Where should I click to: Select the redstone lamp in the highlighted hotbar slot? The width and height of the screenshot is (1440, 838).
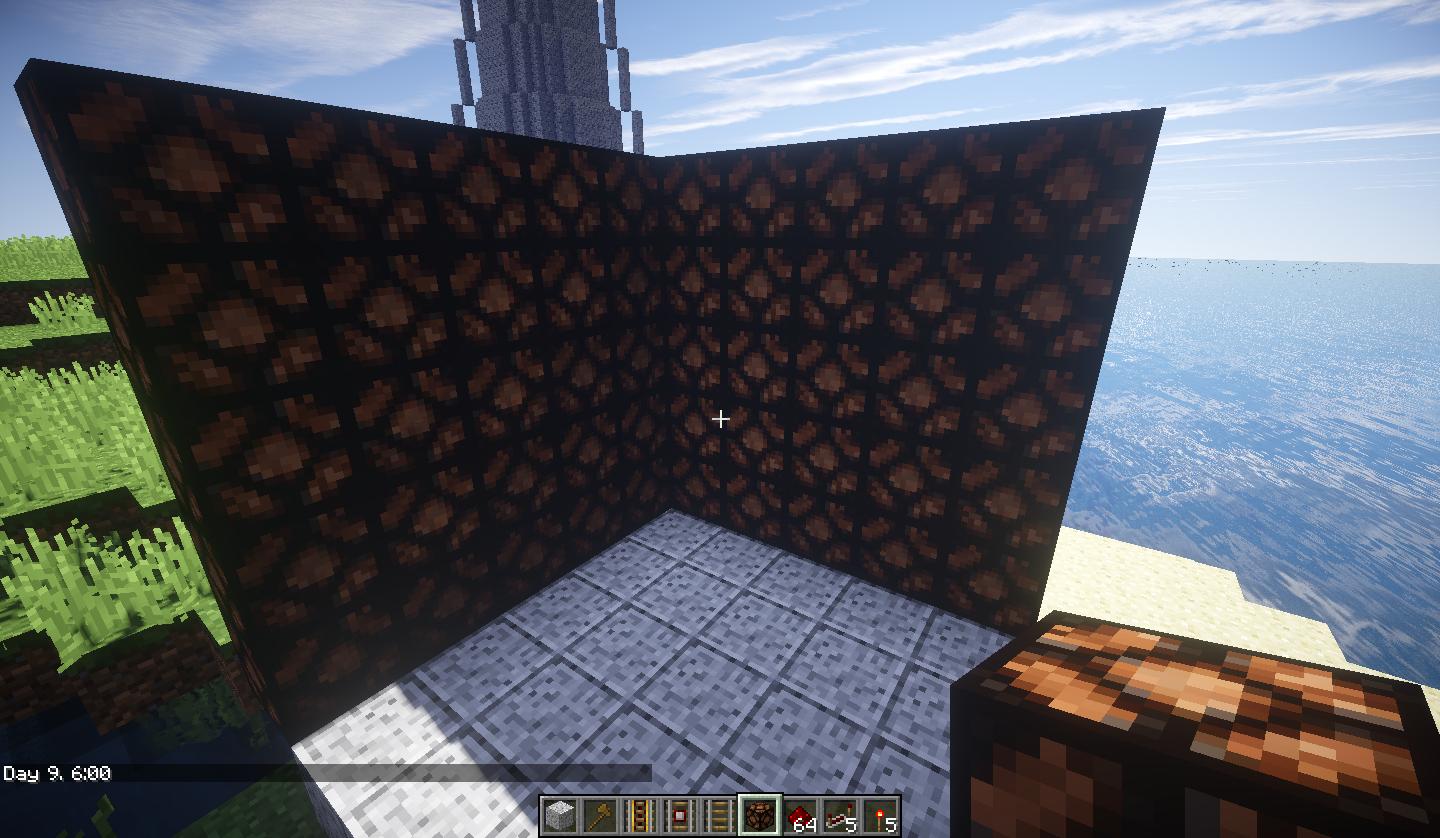click(760, 814)
